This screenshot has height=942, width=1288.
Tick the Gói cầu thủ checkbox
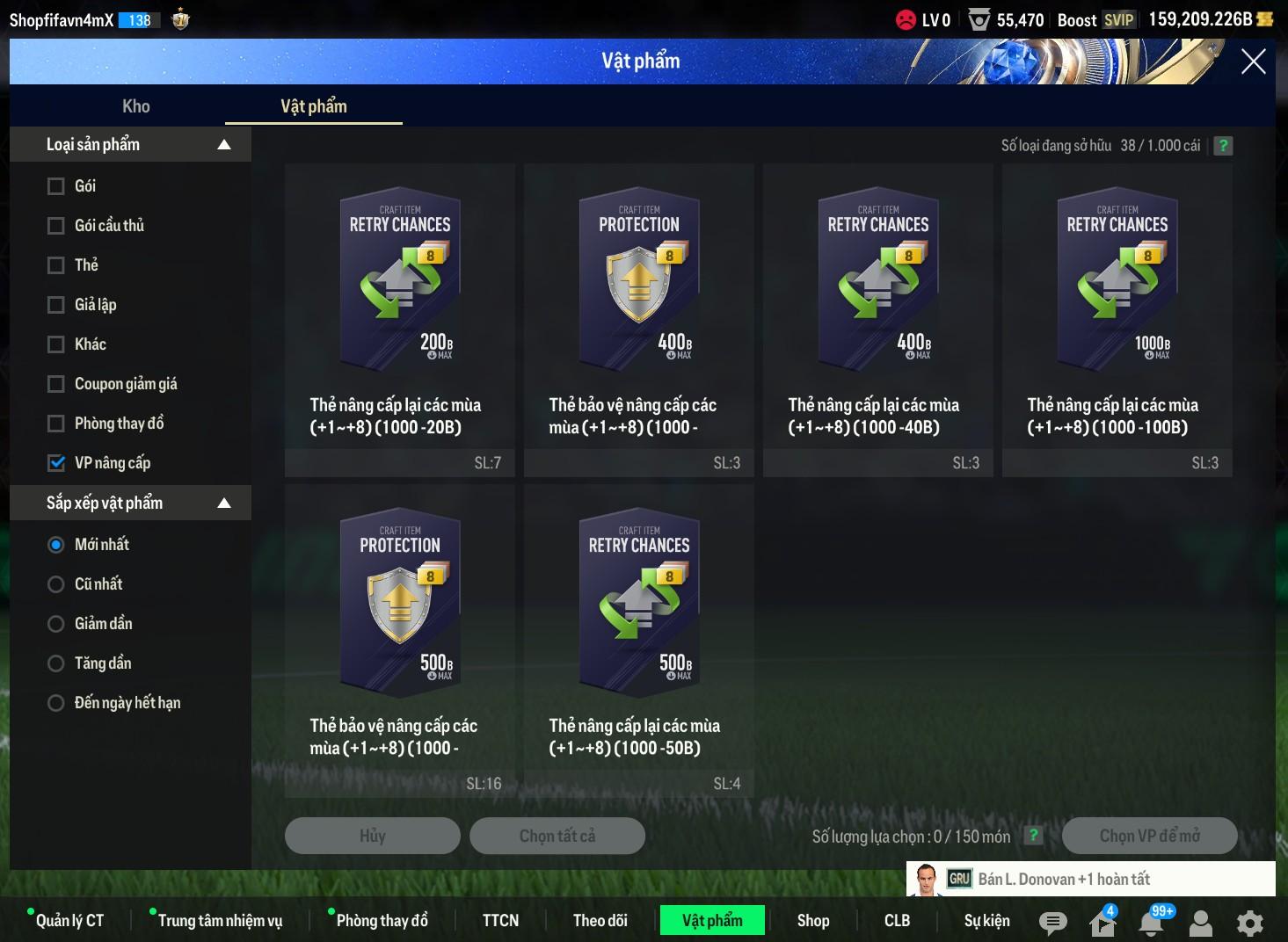pos(56,226)
